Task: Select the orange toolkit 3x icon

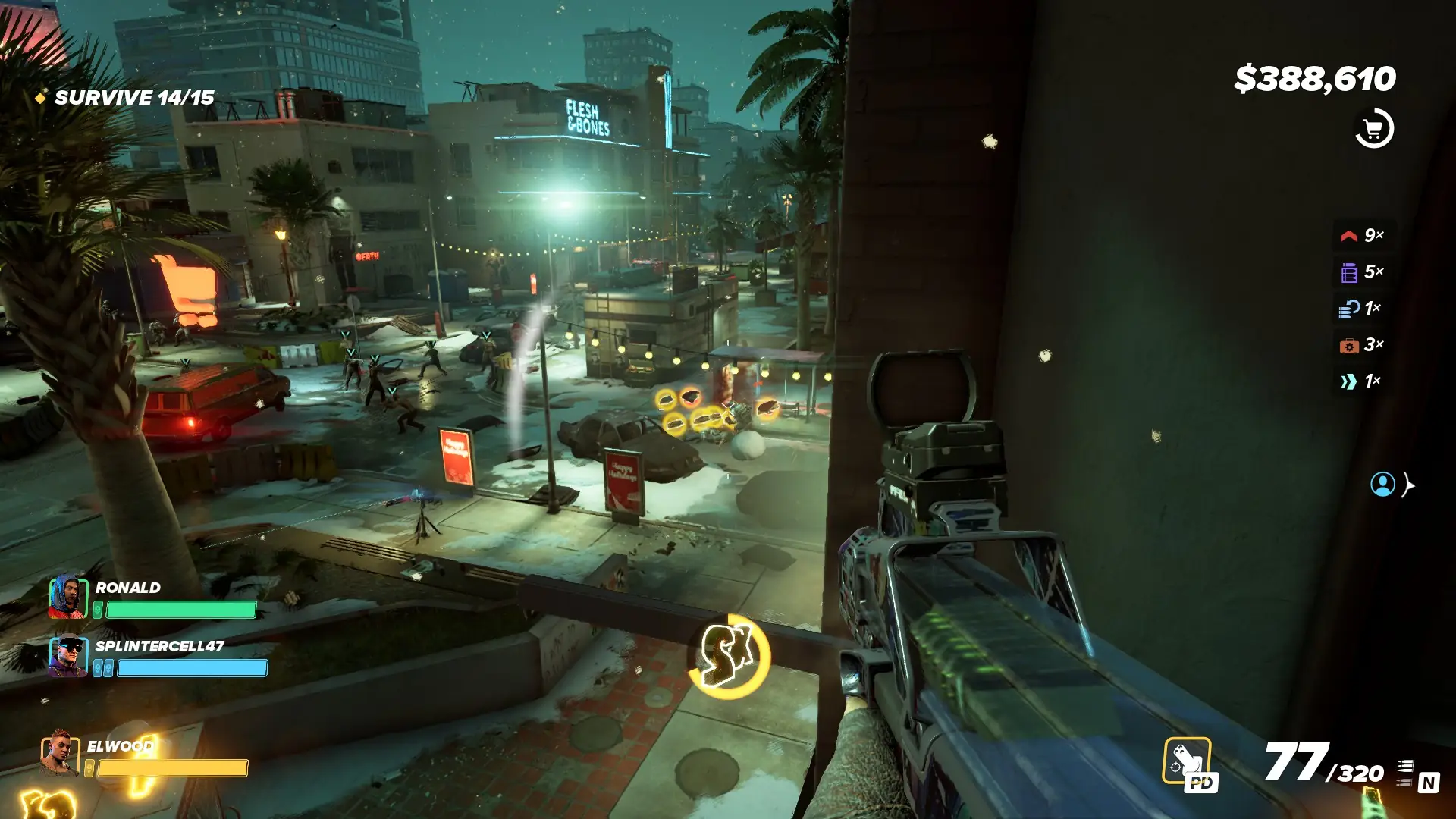Action: click(x=1349, y=346)
